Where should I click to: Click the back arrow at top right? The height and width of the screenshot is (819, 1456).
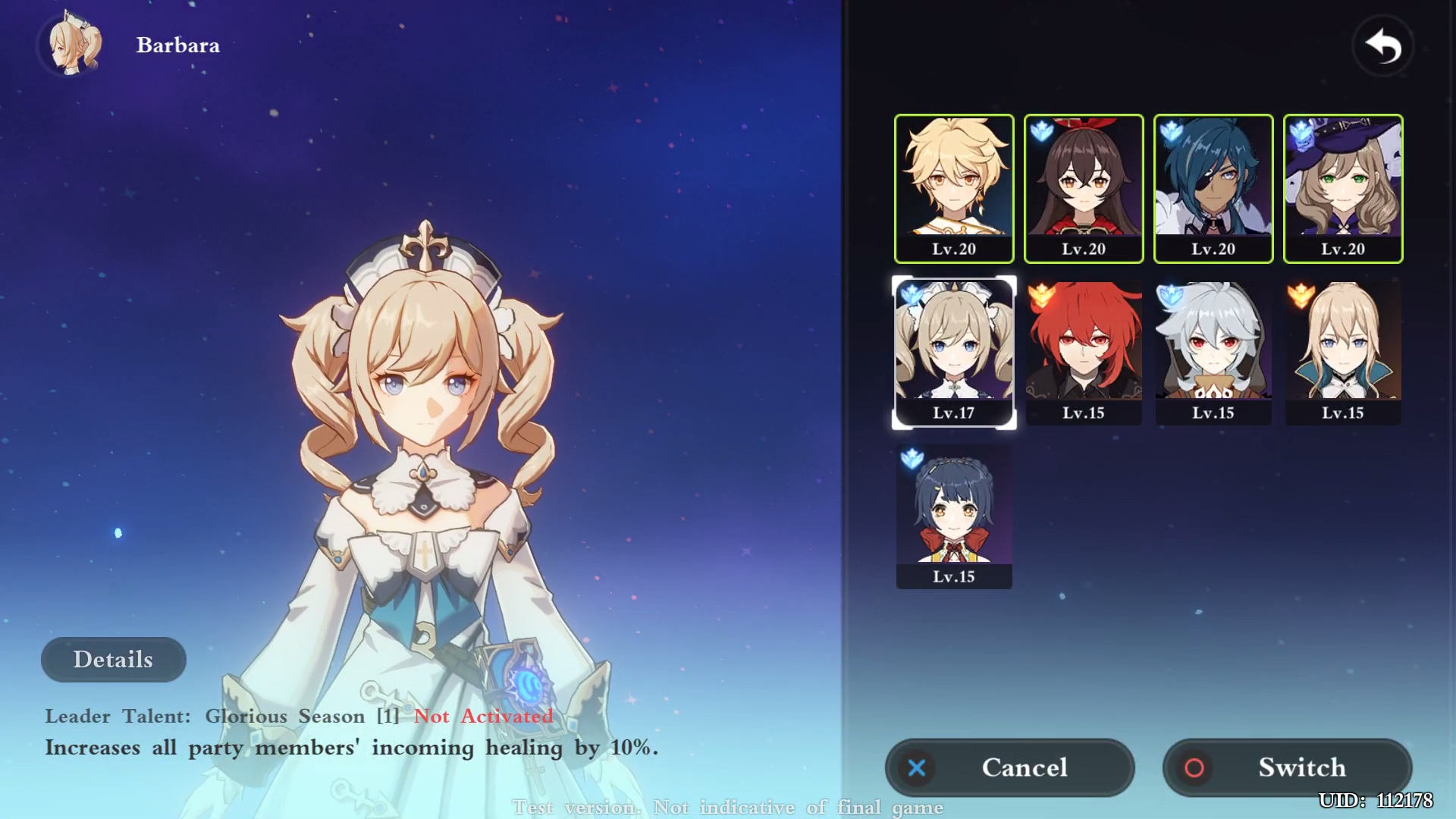click(x=1383, y=45)
